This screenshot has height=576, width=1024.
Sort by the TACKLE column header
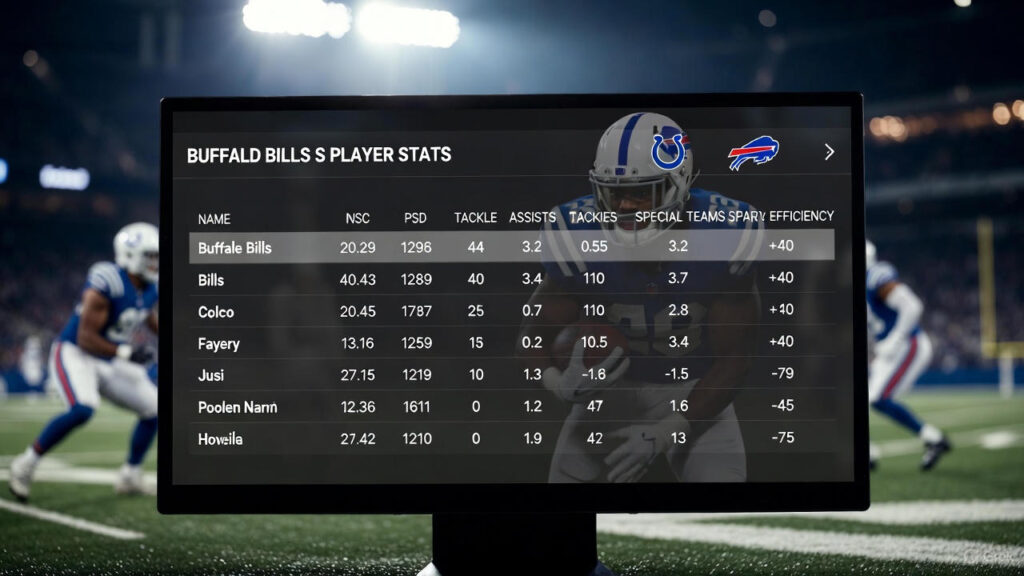click(x=475, y=218)
